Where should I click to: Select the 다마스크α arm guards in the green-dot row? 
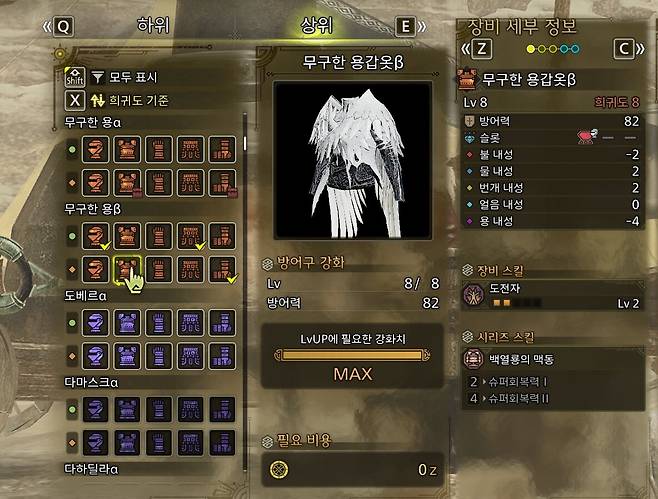(x=157, y=409)
